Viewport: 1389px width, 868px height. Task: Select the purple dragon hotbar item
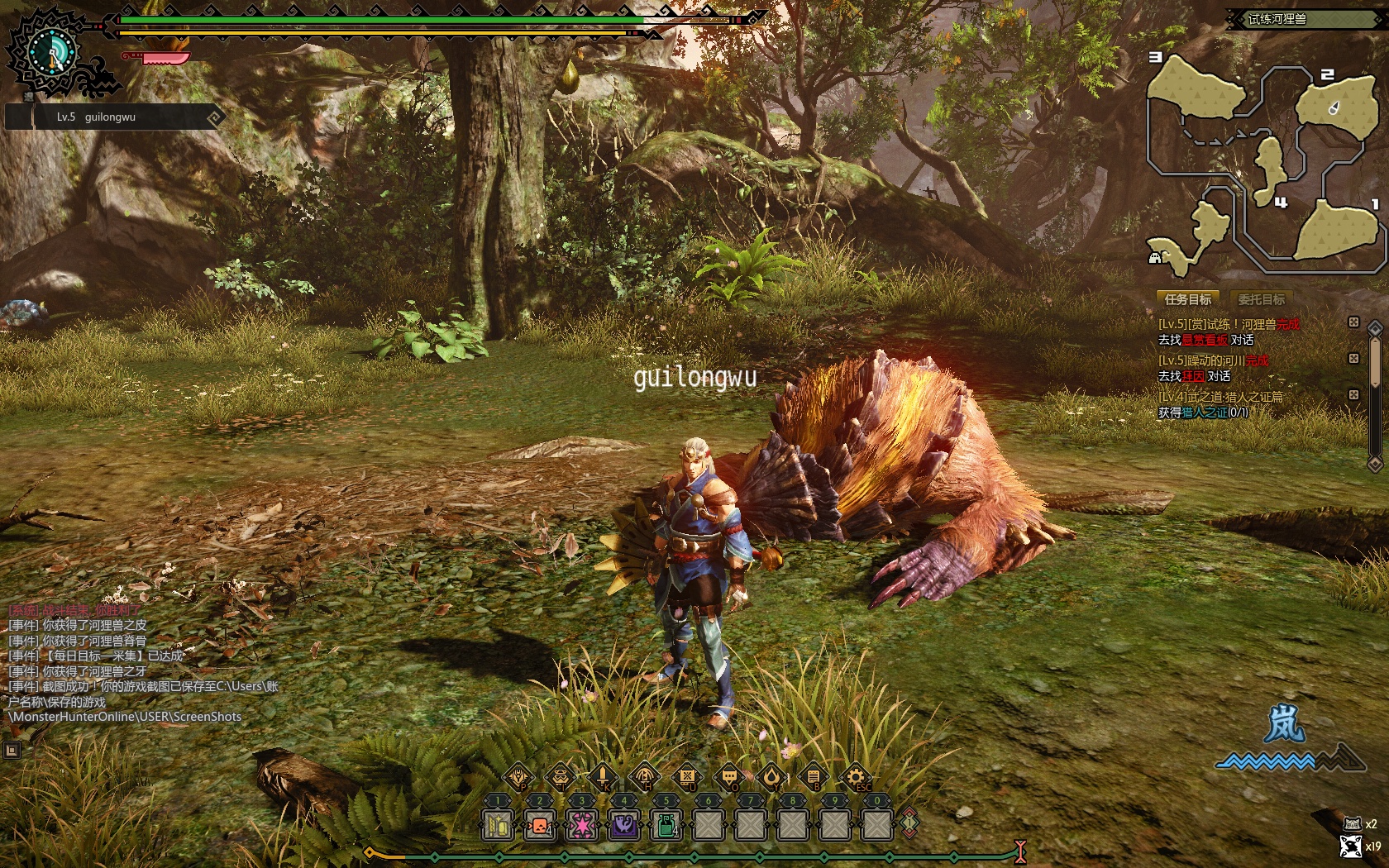pyautogui.click(x=624, y=824)
